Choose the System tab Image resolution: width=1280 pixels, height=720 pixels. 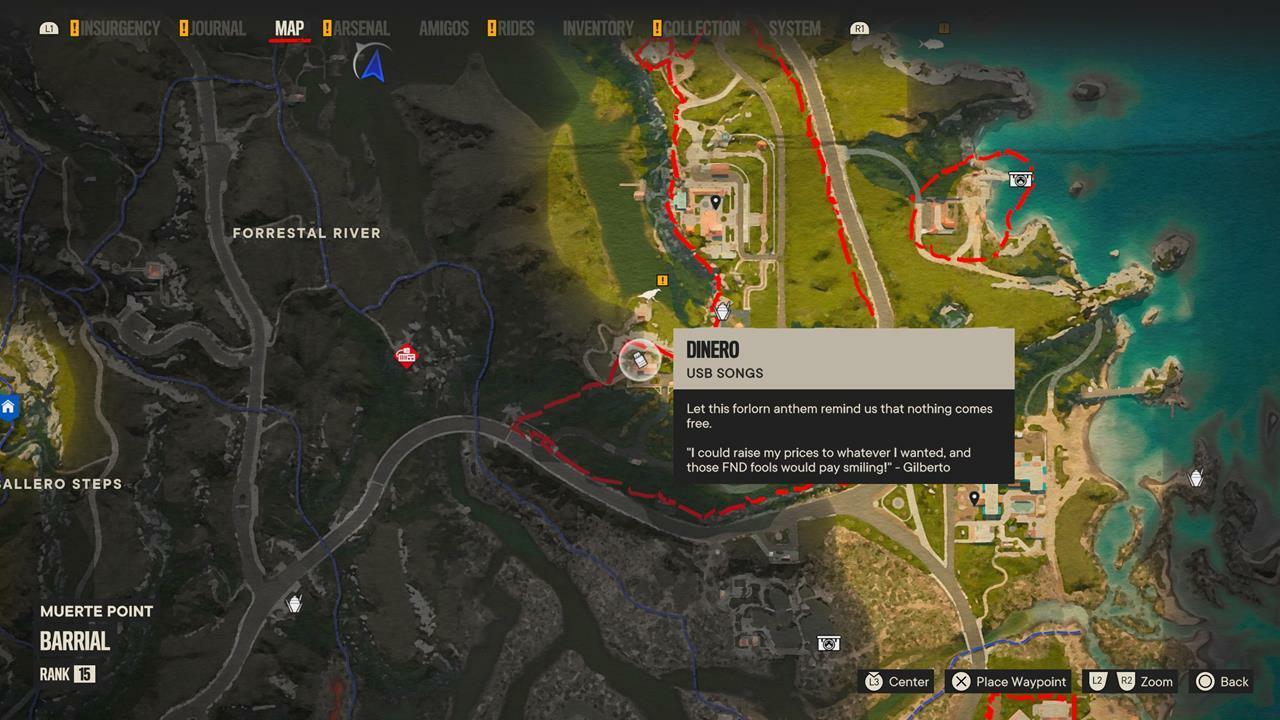point(795,29)
